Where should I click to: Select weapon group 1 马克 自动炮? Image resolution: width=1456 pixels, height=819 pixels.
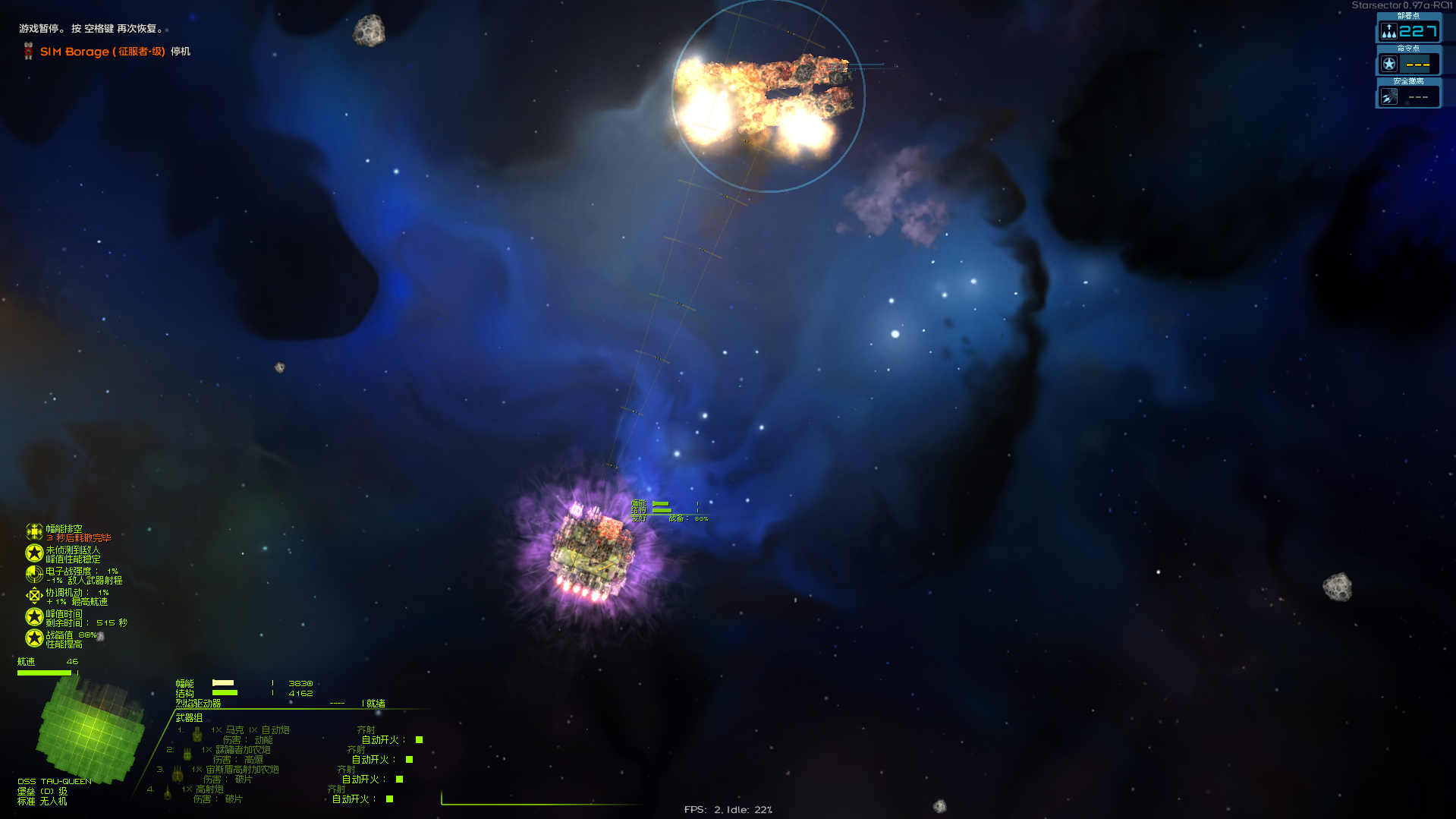pos(250,730)
